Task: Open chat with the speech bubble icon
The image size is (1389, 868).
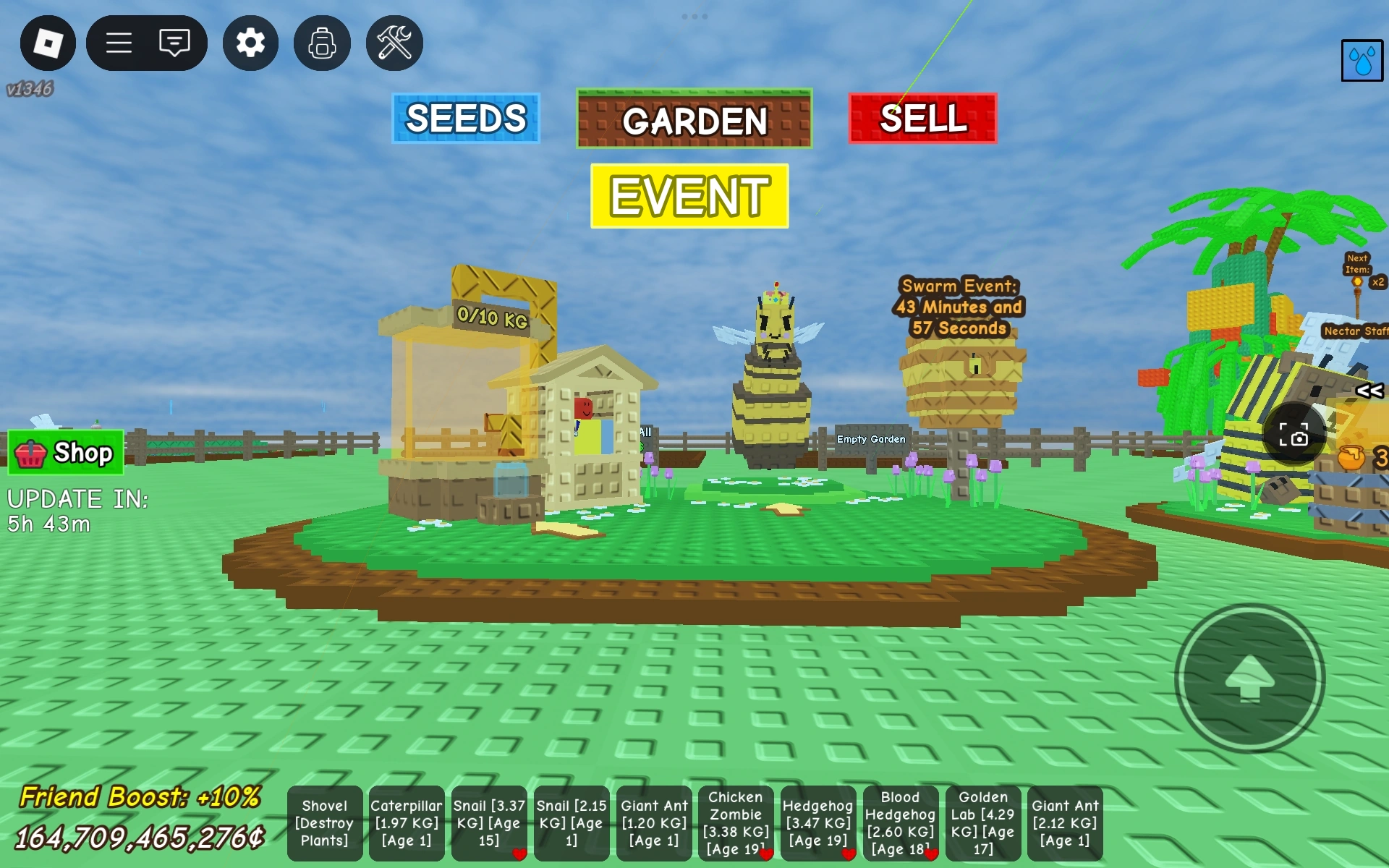Action: 174,43
